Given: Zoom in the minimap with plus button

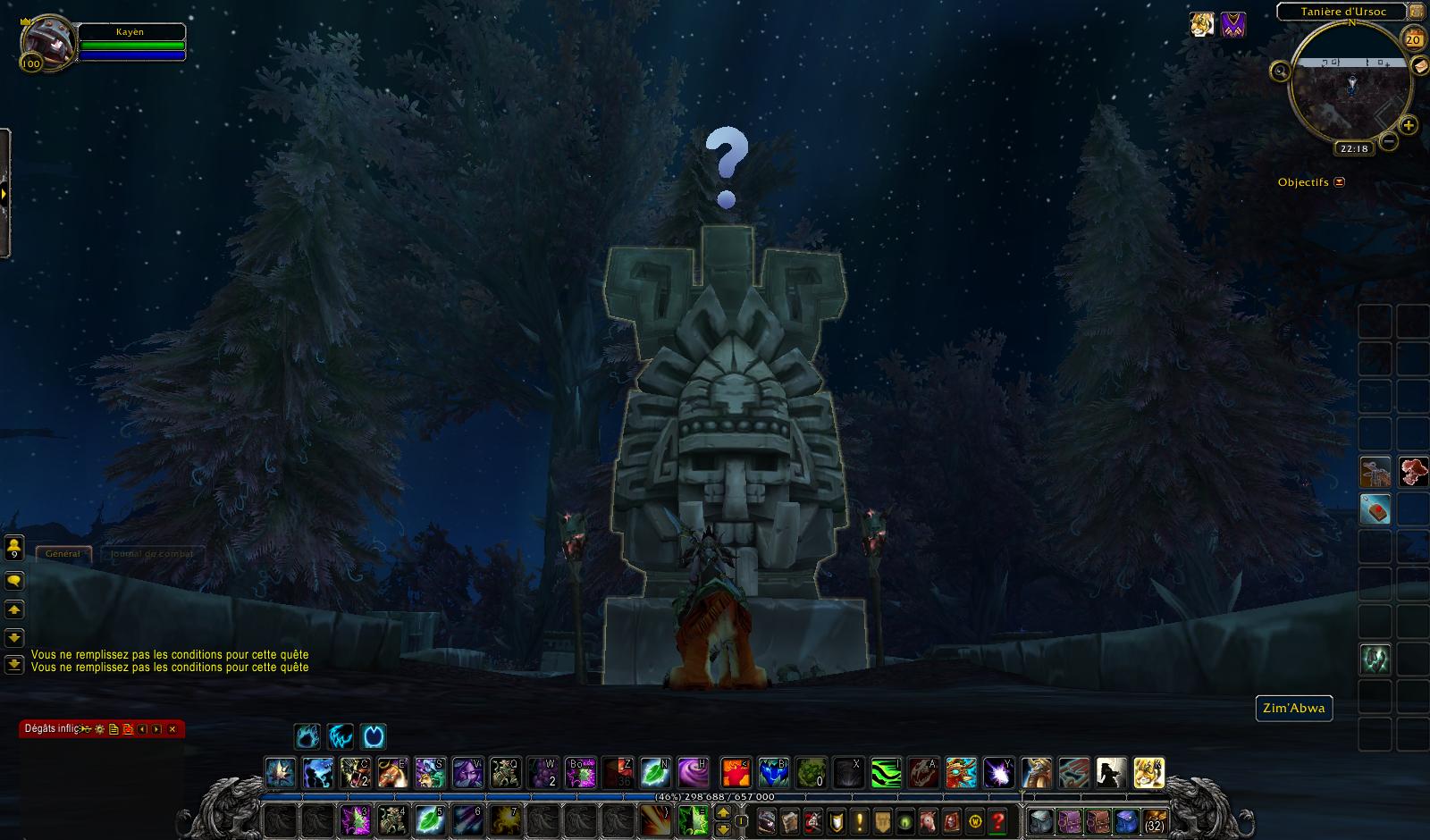Looking at the screenshot, I should tap(1408, 125).
